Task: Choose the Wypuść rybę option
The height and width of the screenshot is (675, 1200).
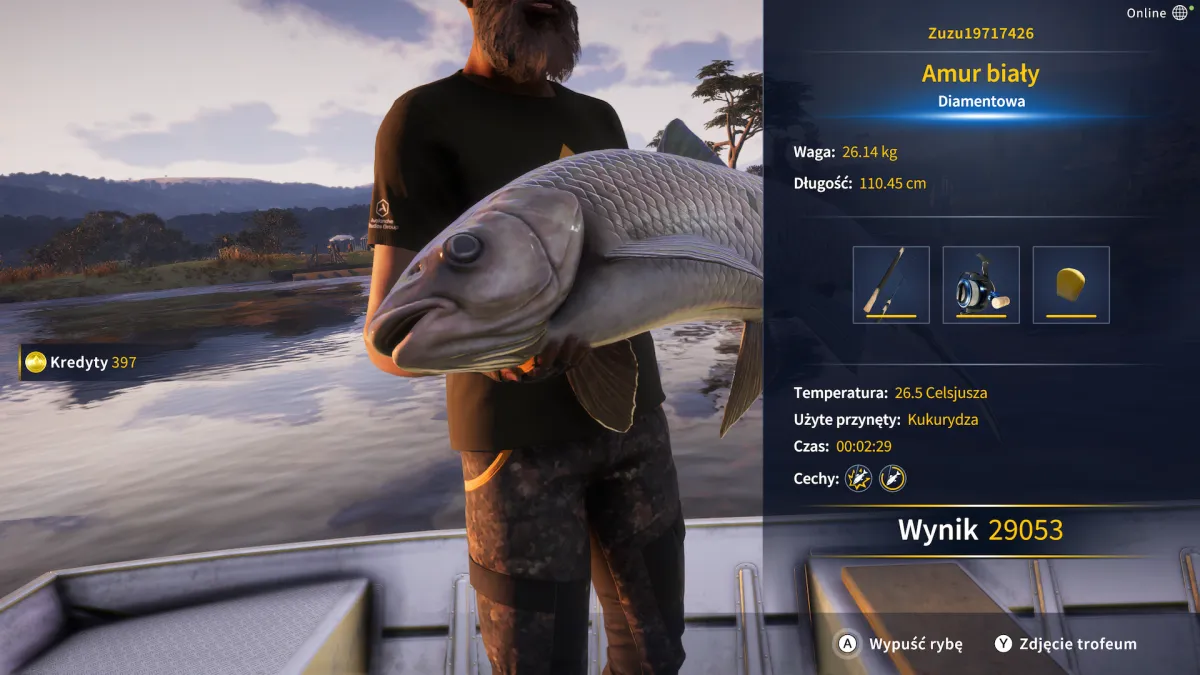Action: pos(900,644)
